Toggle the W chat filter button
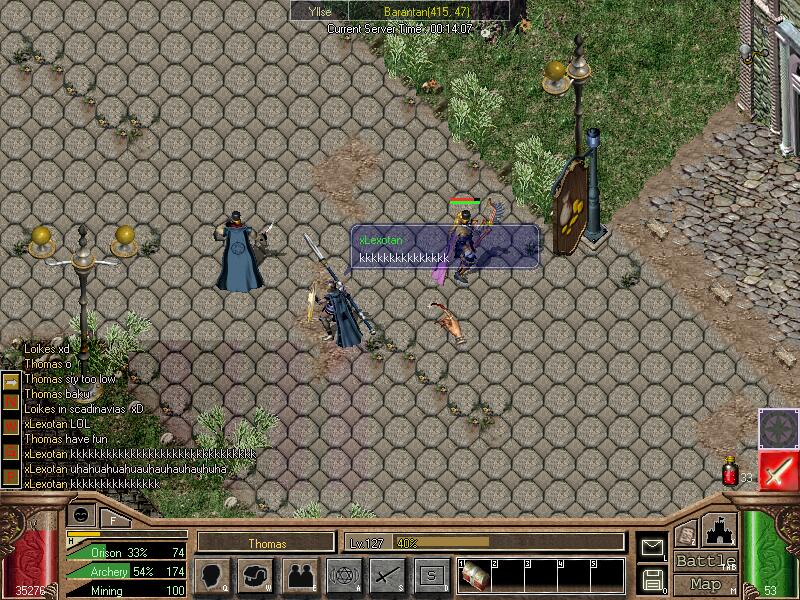The width and height of the screenshot is (800, 600). (11, 425)
